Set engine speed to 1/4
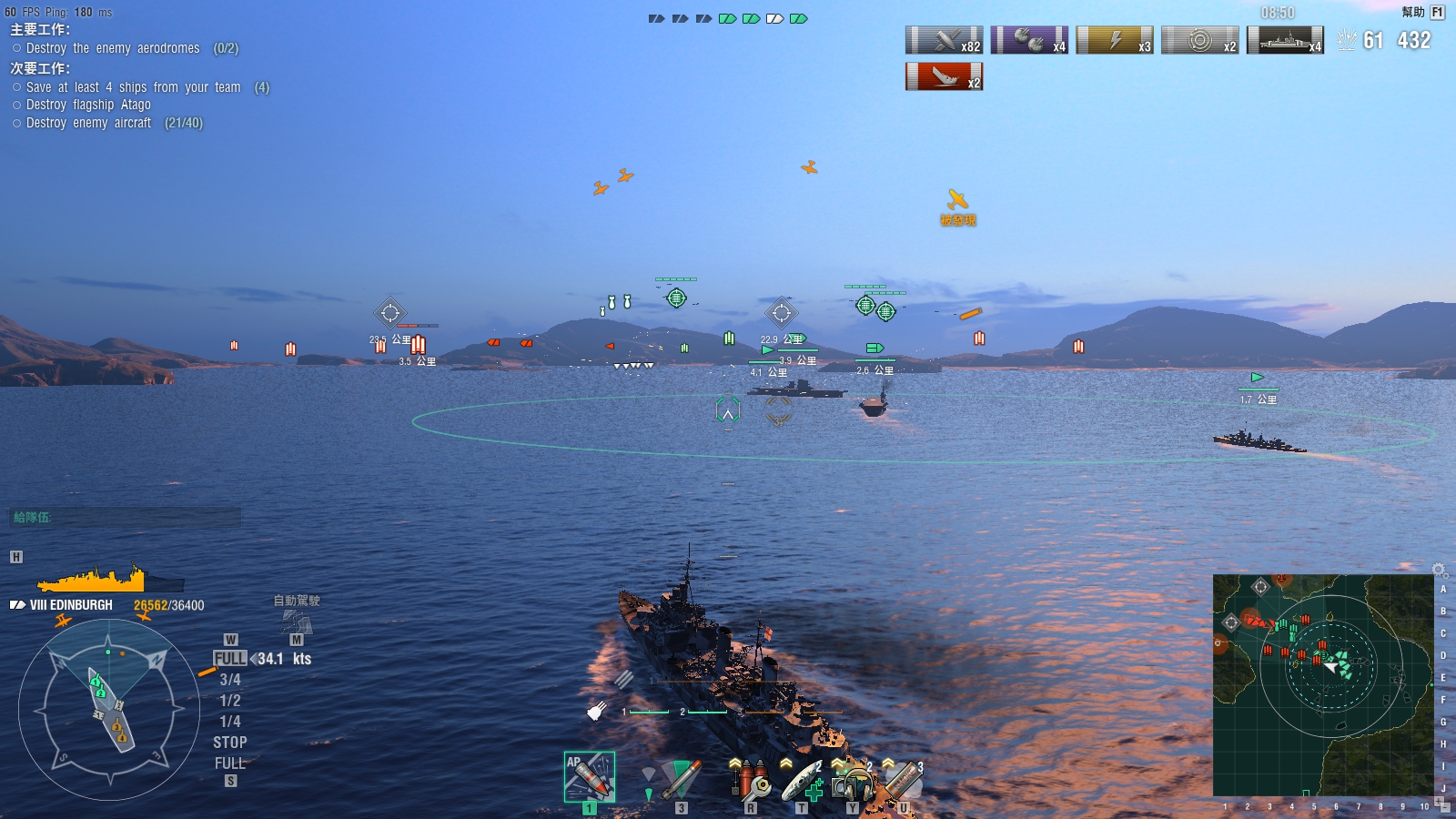This screenshot has width=1456, height=819. tap(229, 722)
